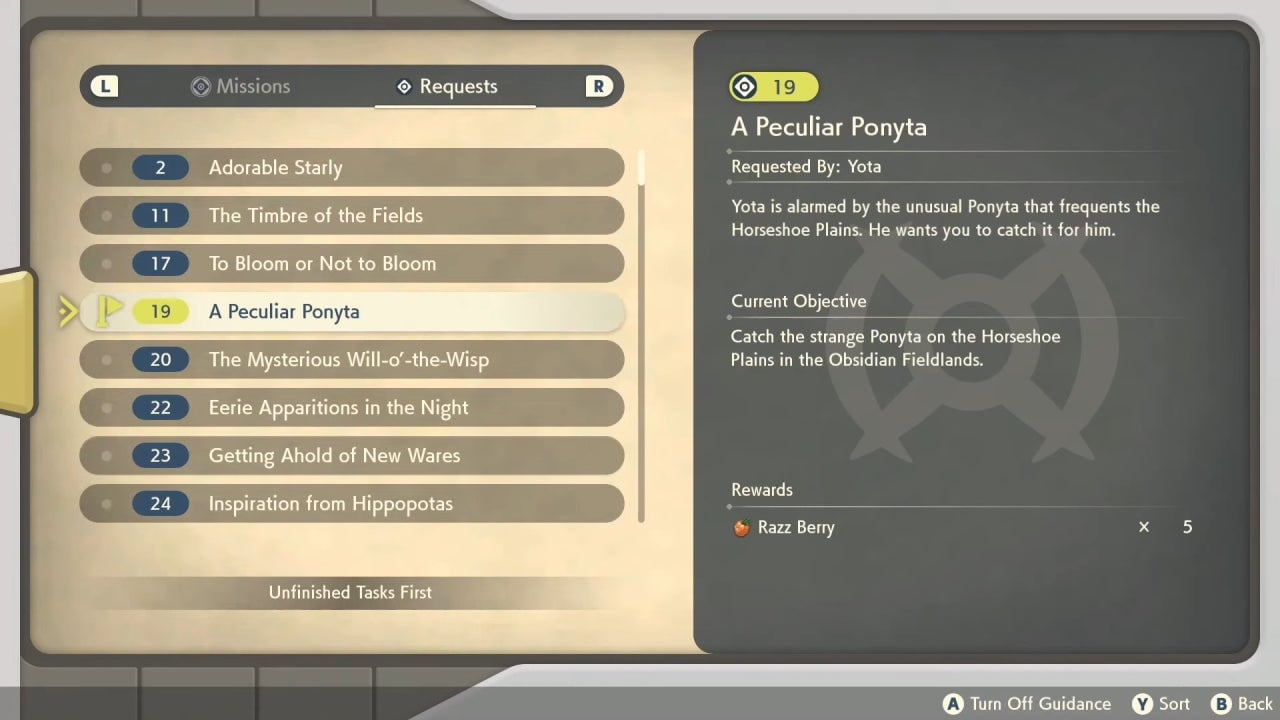Screen dimensions: 1280x720
Task: Click the Requests tab diamond icon
Action: click(403, 86)
